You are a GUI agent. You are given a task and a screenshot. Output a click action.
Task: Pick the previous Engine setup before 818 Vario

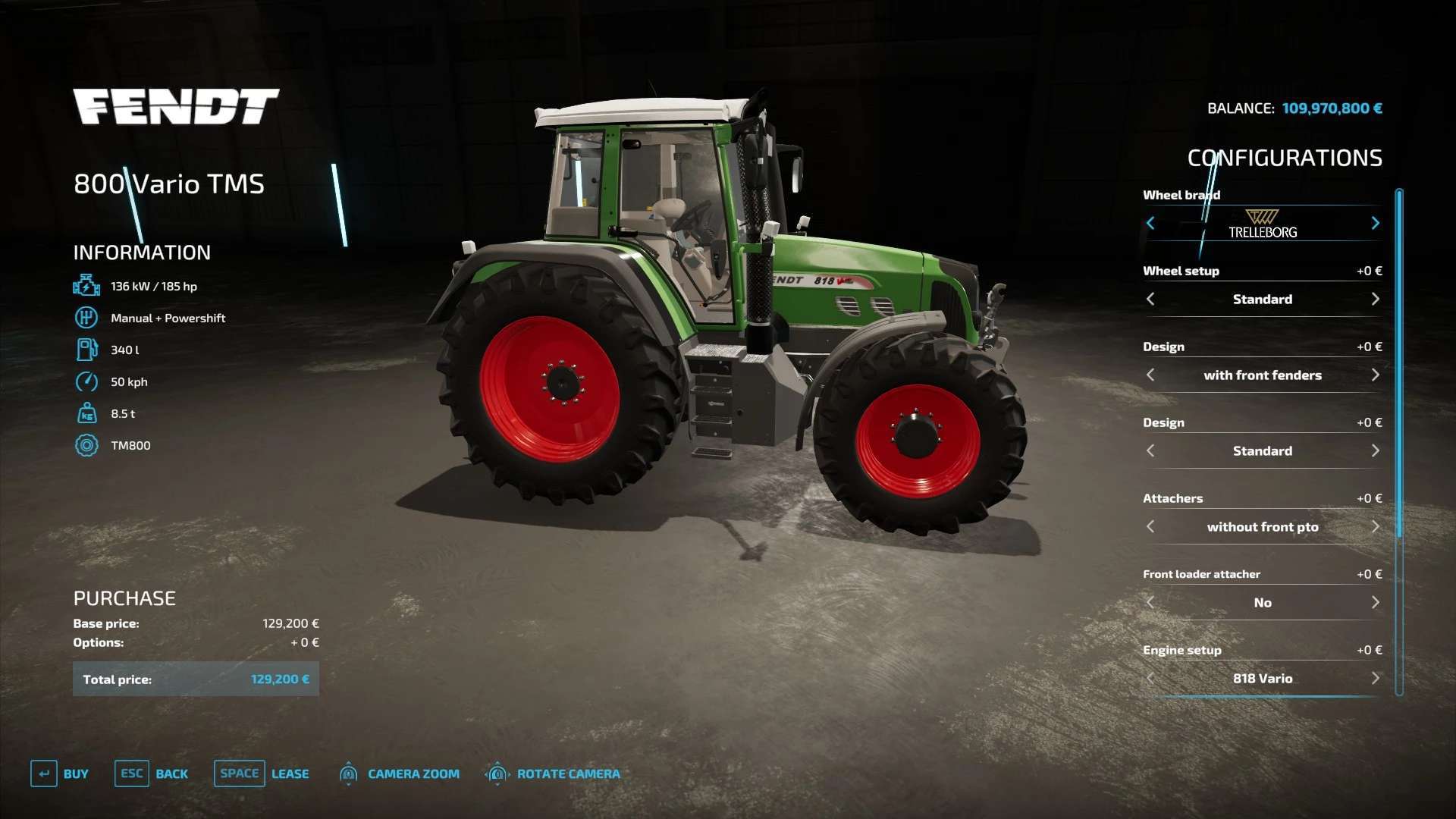pyautogui.click(x=1150, y=678)
